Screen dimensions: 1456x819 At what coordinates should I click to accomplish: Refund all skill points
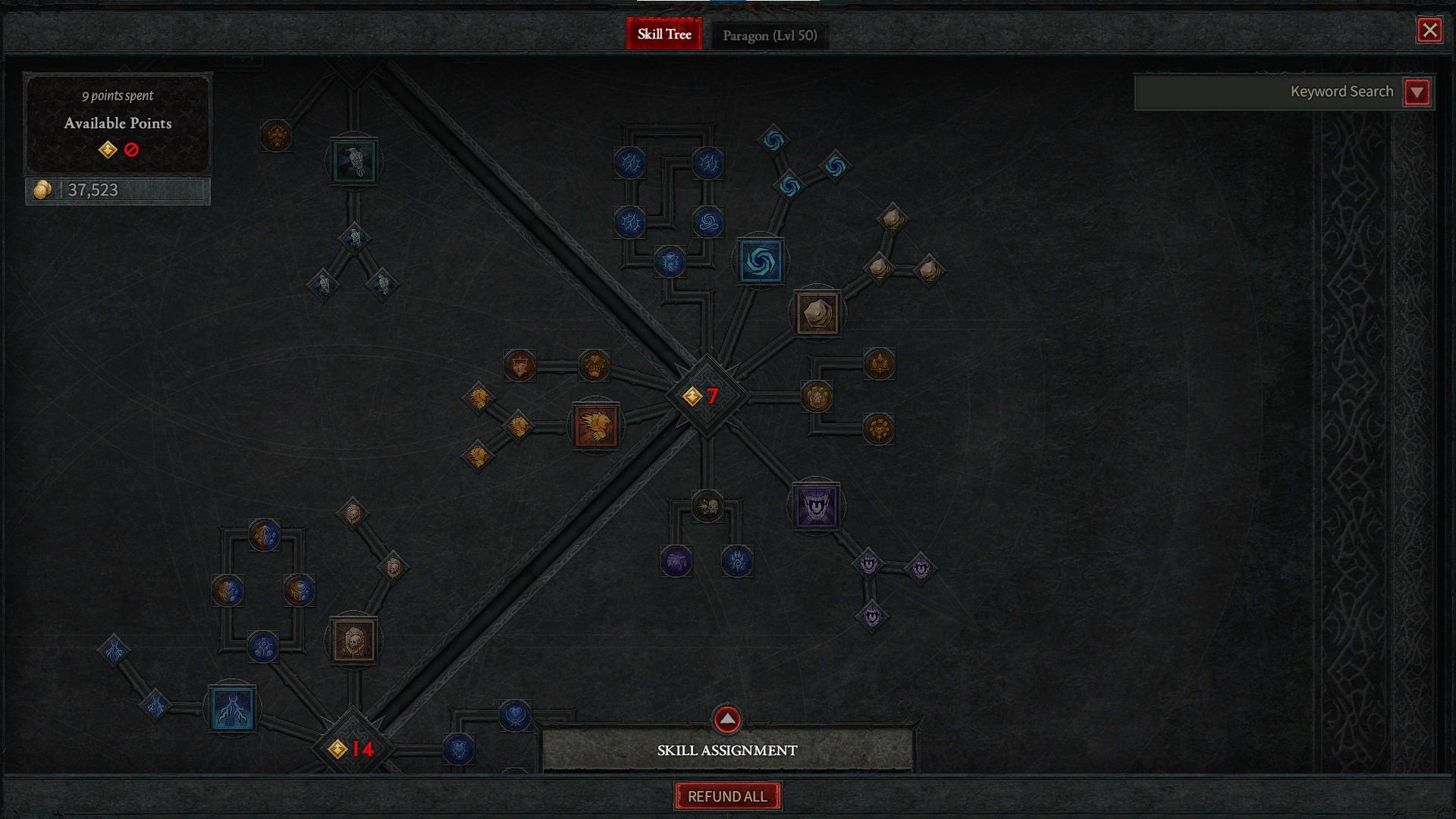pos(727,796)
